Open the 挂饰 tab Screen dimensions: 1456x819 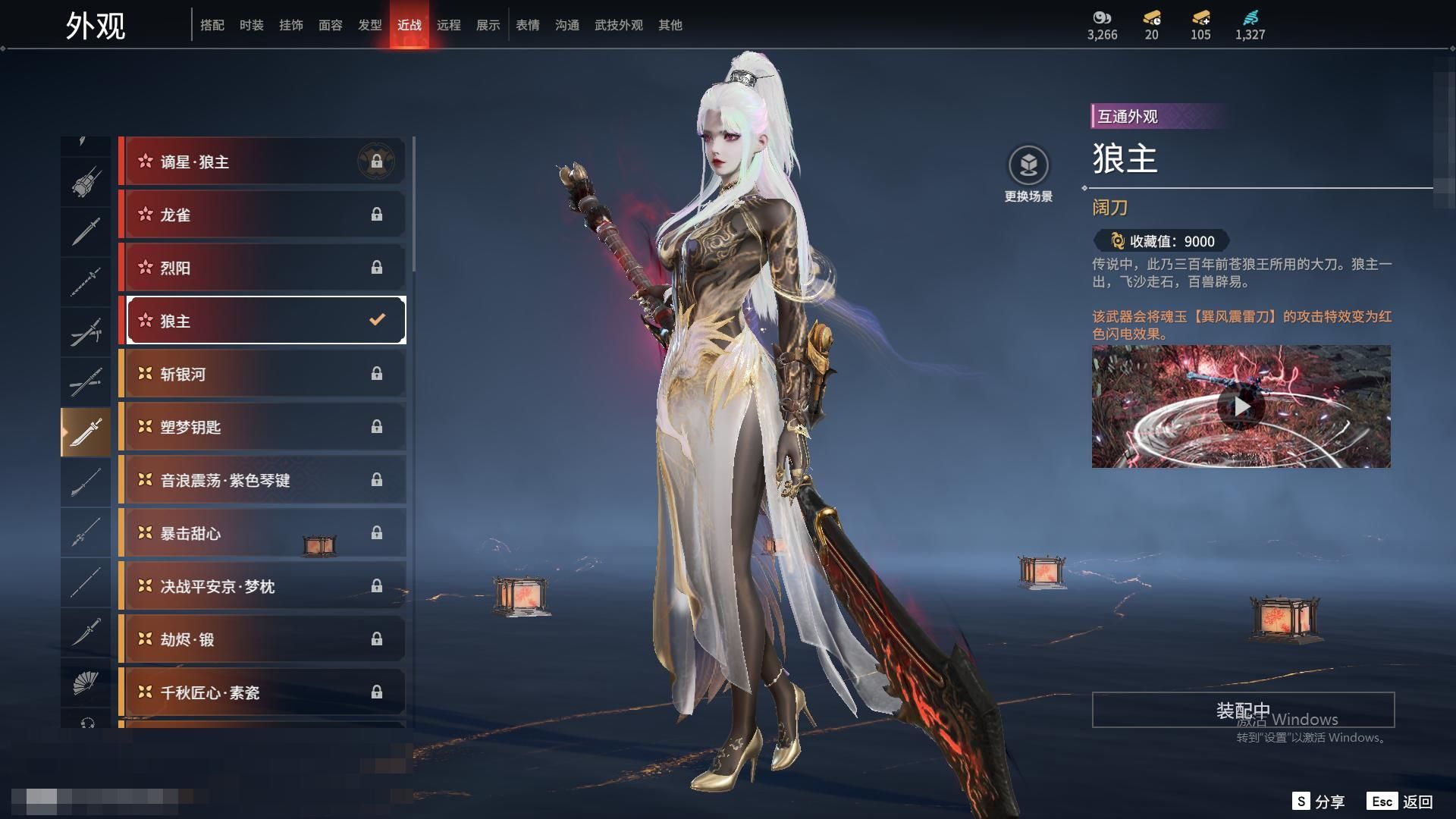pyautogui.click(x=290, y=25)
